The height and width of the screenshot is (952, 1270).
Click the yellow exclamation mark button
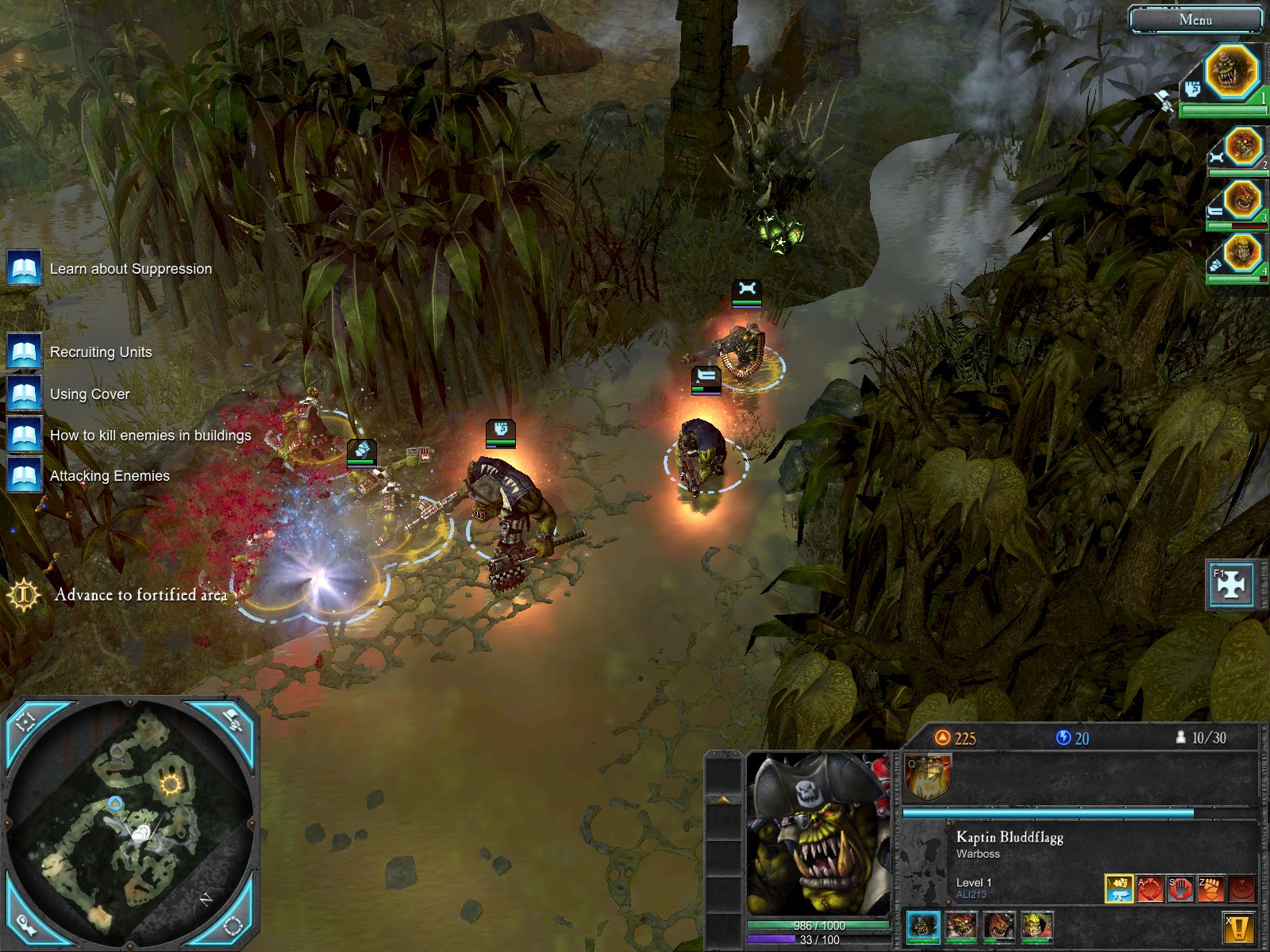[x=1238, y=927]
